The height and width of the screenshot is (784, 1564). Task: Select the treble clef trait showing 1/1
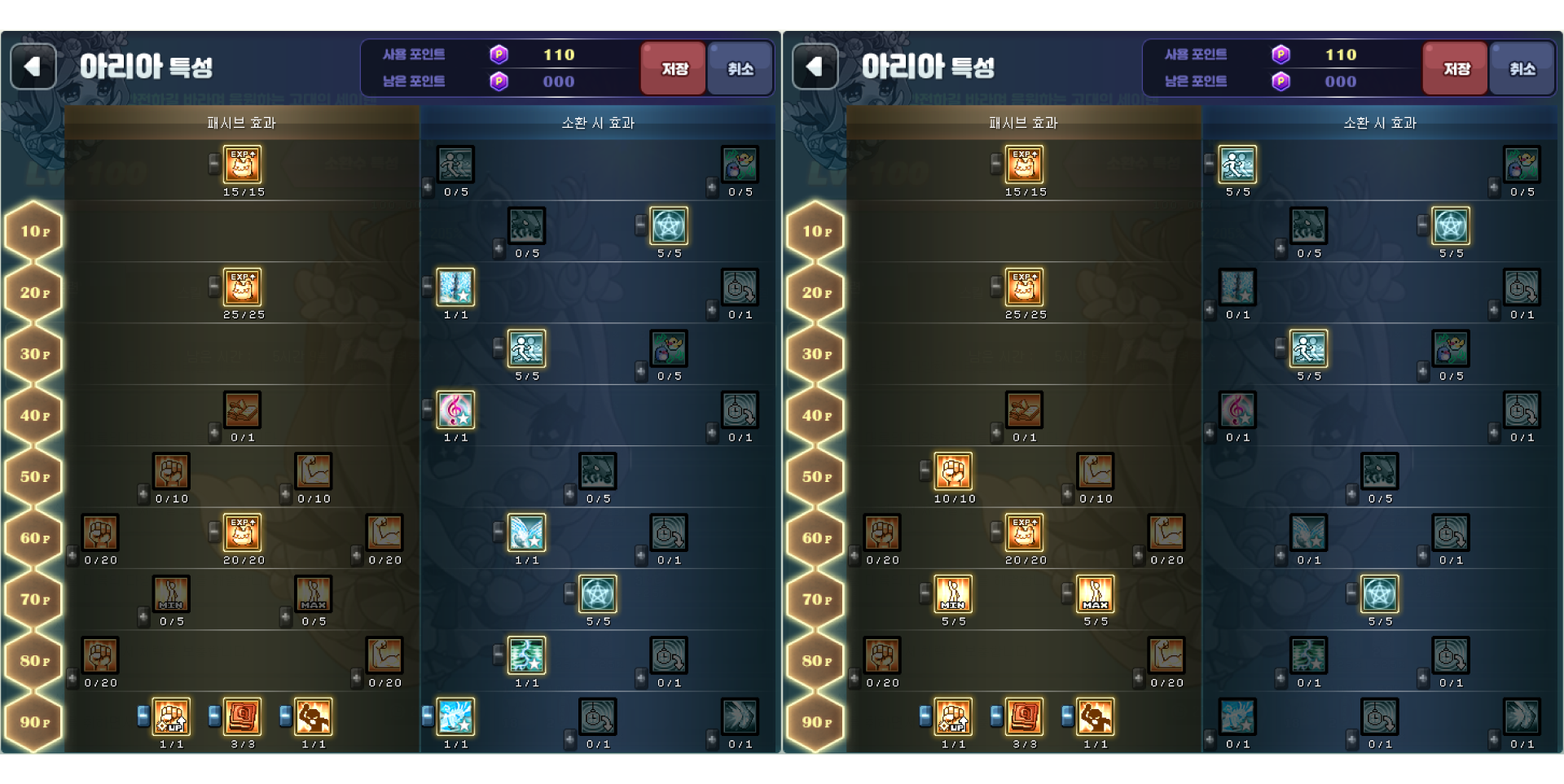(455, 410)
